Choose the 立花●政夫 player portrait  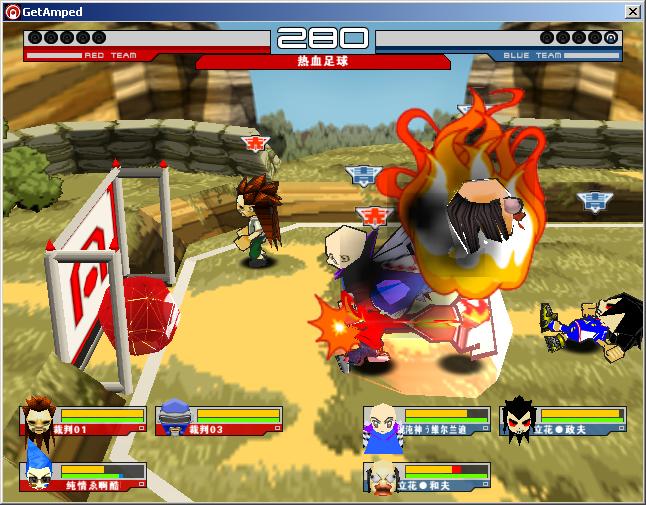click(x=517, y=418)
